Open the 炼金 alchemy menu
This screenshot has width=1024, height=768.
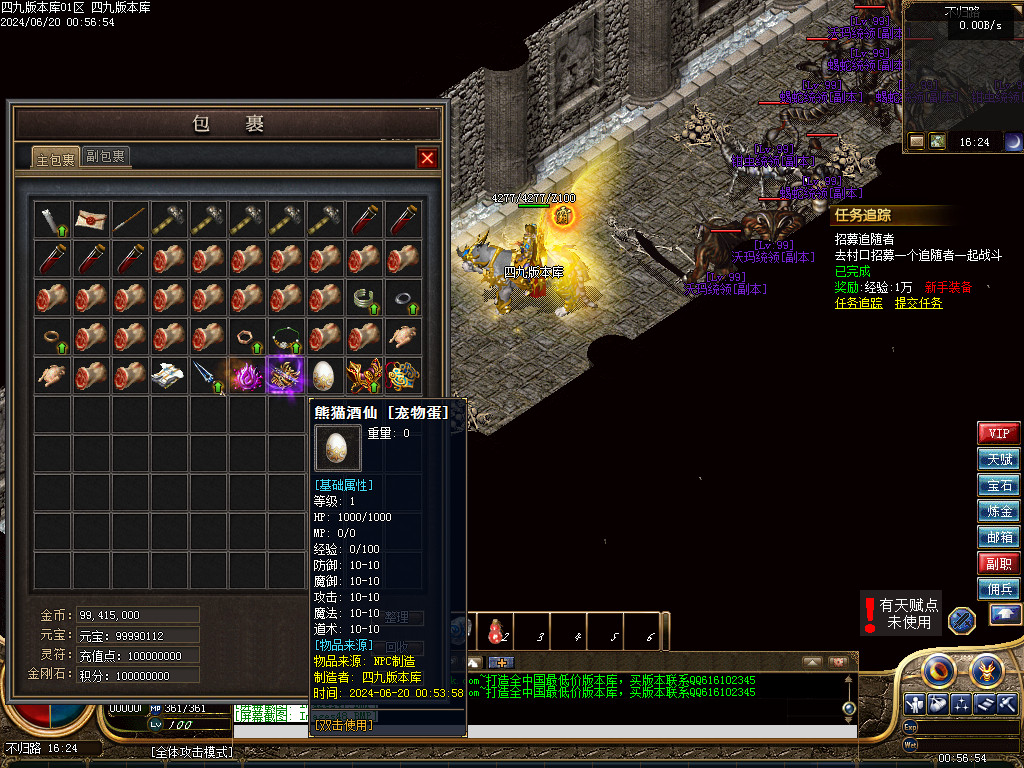[x=998, y=512]
